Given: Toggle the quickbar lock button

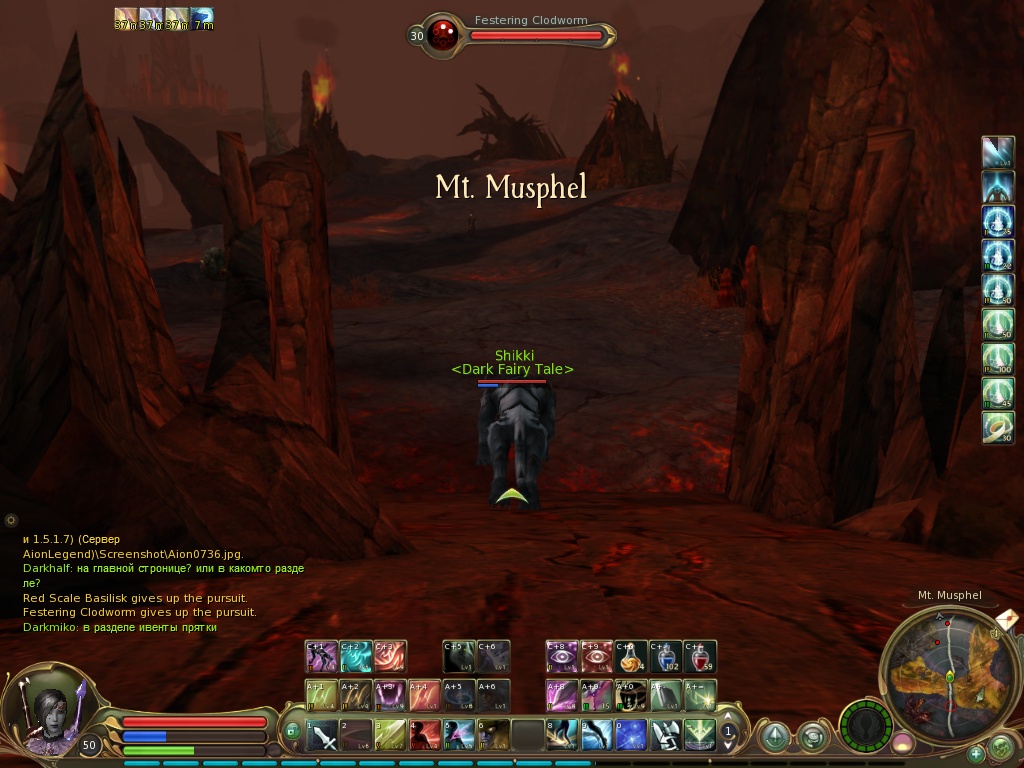Looking at the screenshot, I should (292, 731).
